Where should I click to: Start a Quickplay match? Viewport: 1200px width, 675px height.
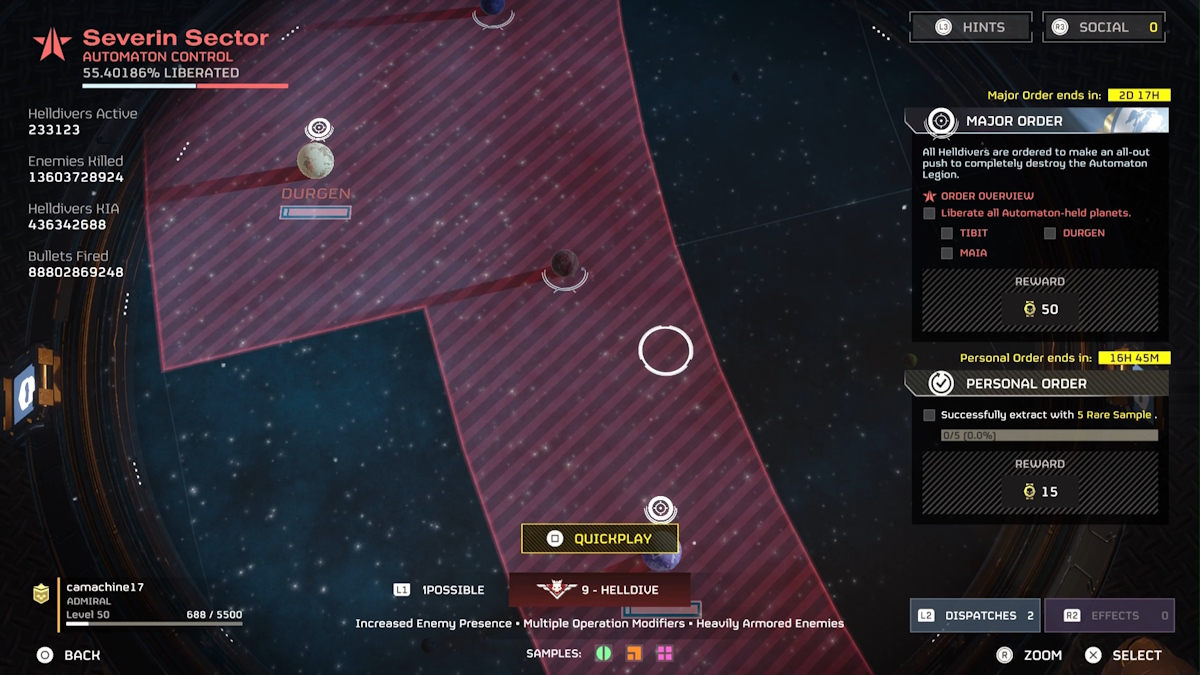pyautogui.click(x=600, y=539)
